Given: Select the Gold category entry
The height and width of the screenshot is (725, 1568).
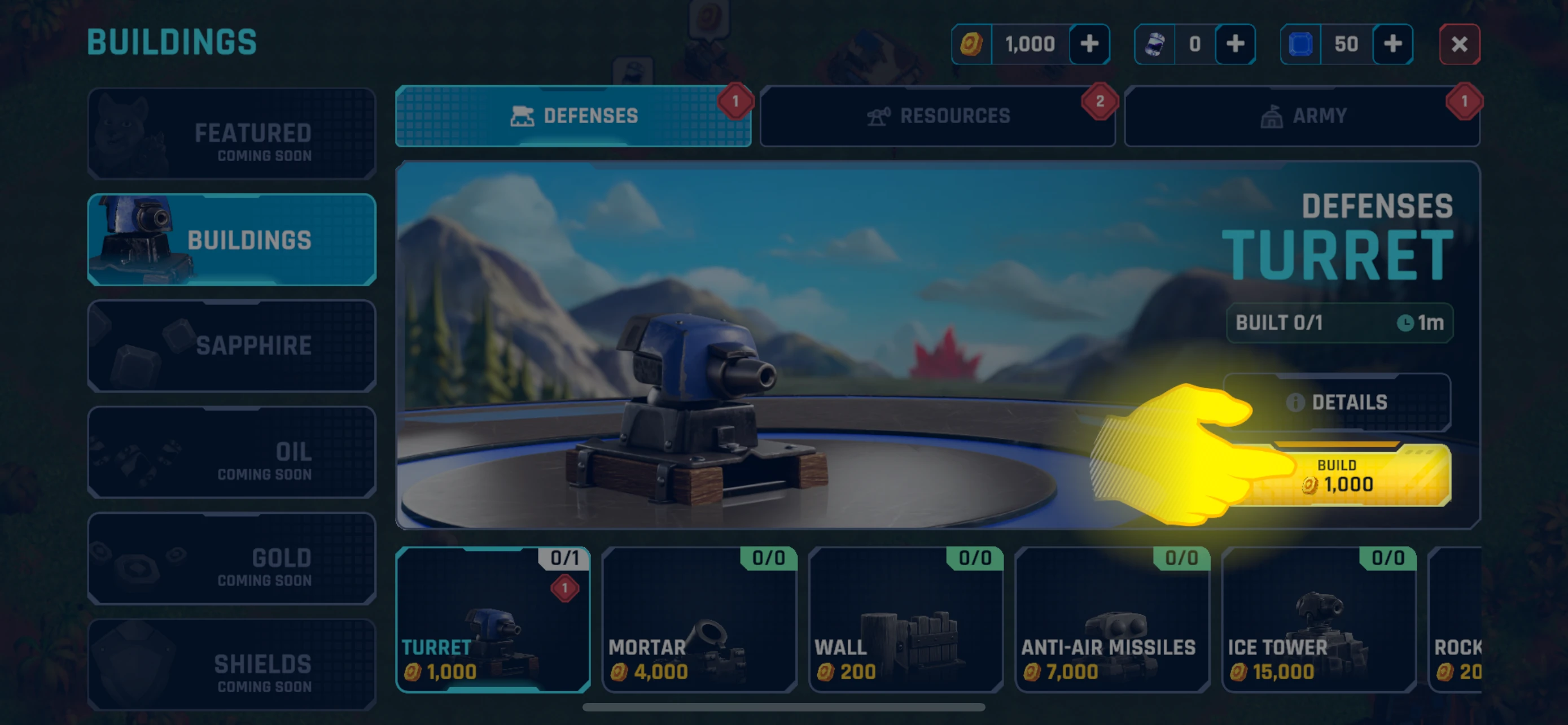Looking at the screenshot, I should [x=231, y=558].
